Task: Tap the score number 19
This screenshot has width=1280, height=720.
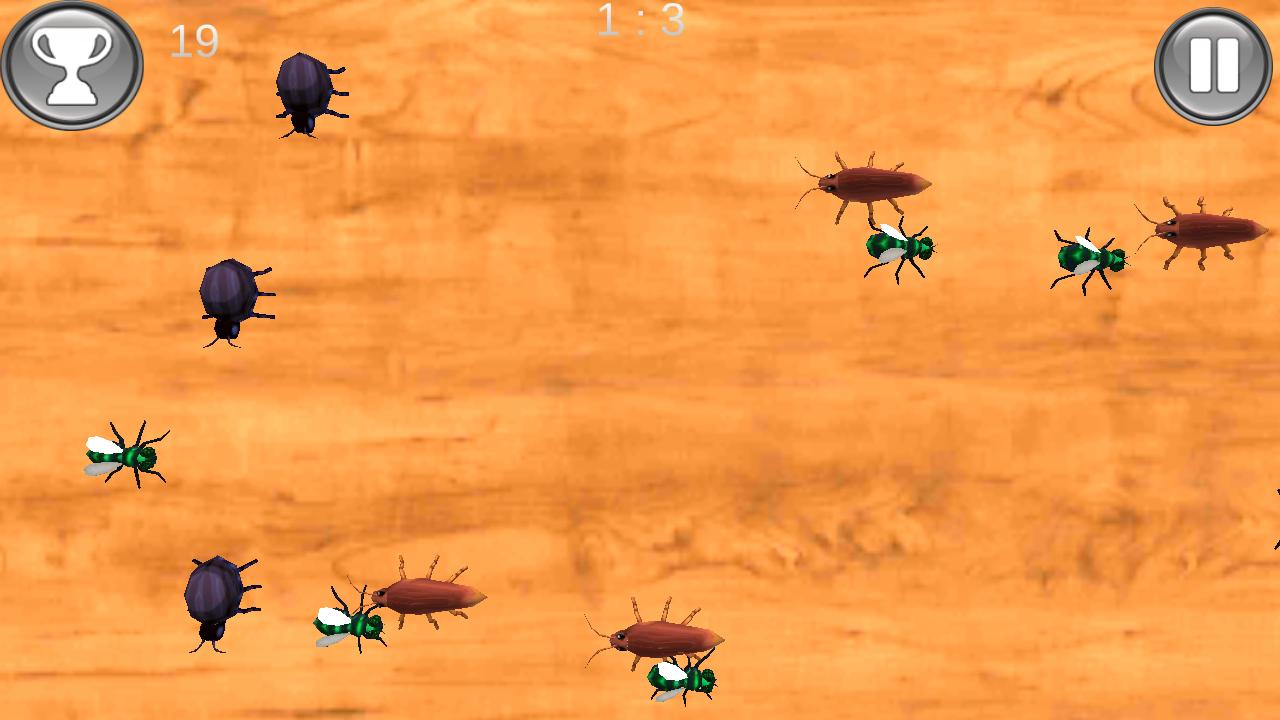Action: 196,40
